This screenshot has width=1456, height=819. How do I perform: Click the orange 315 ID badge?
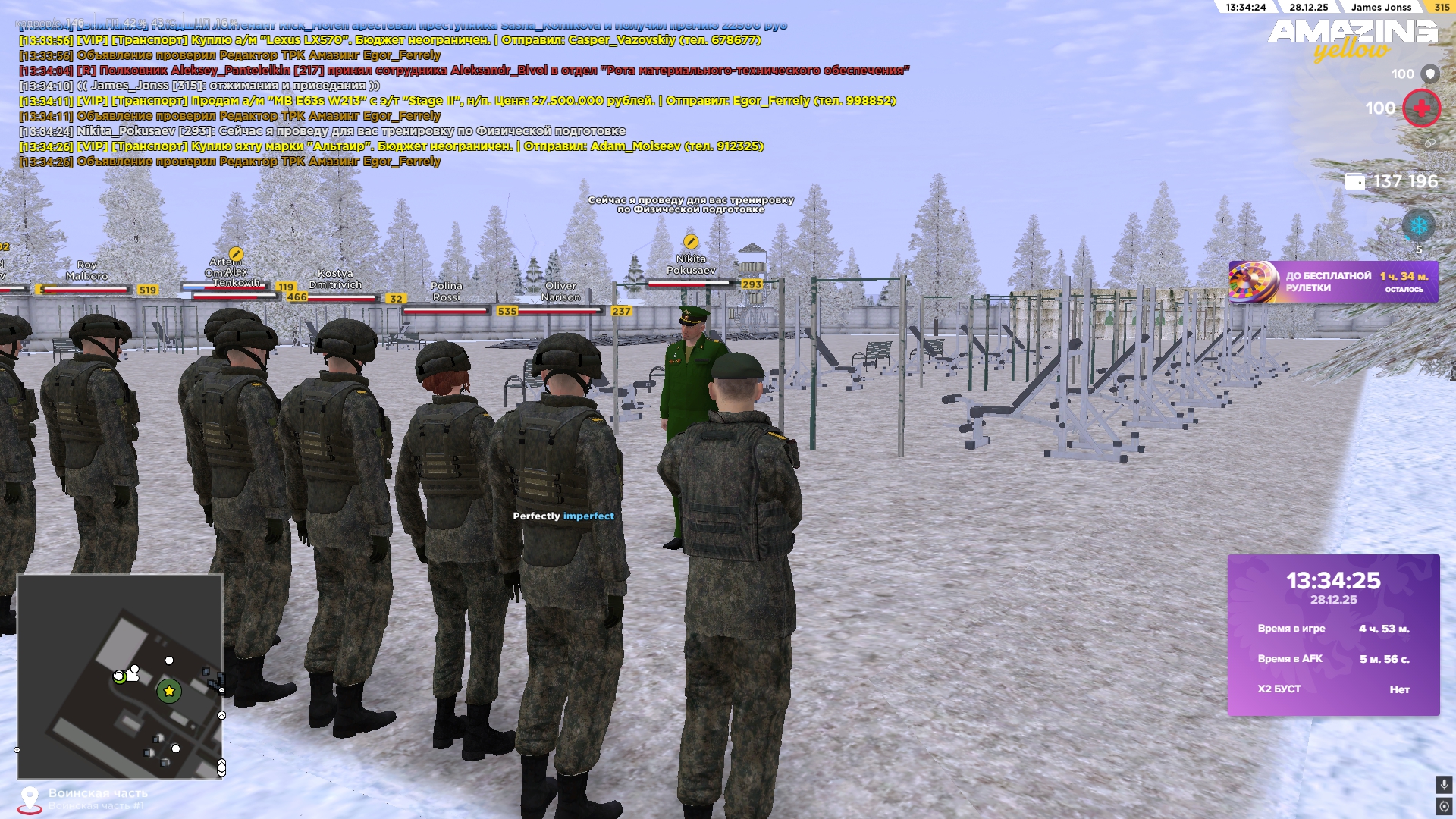tap(1445, 8)
